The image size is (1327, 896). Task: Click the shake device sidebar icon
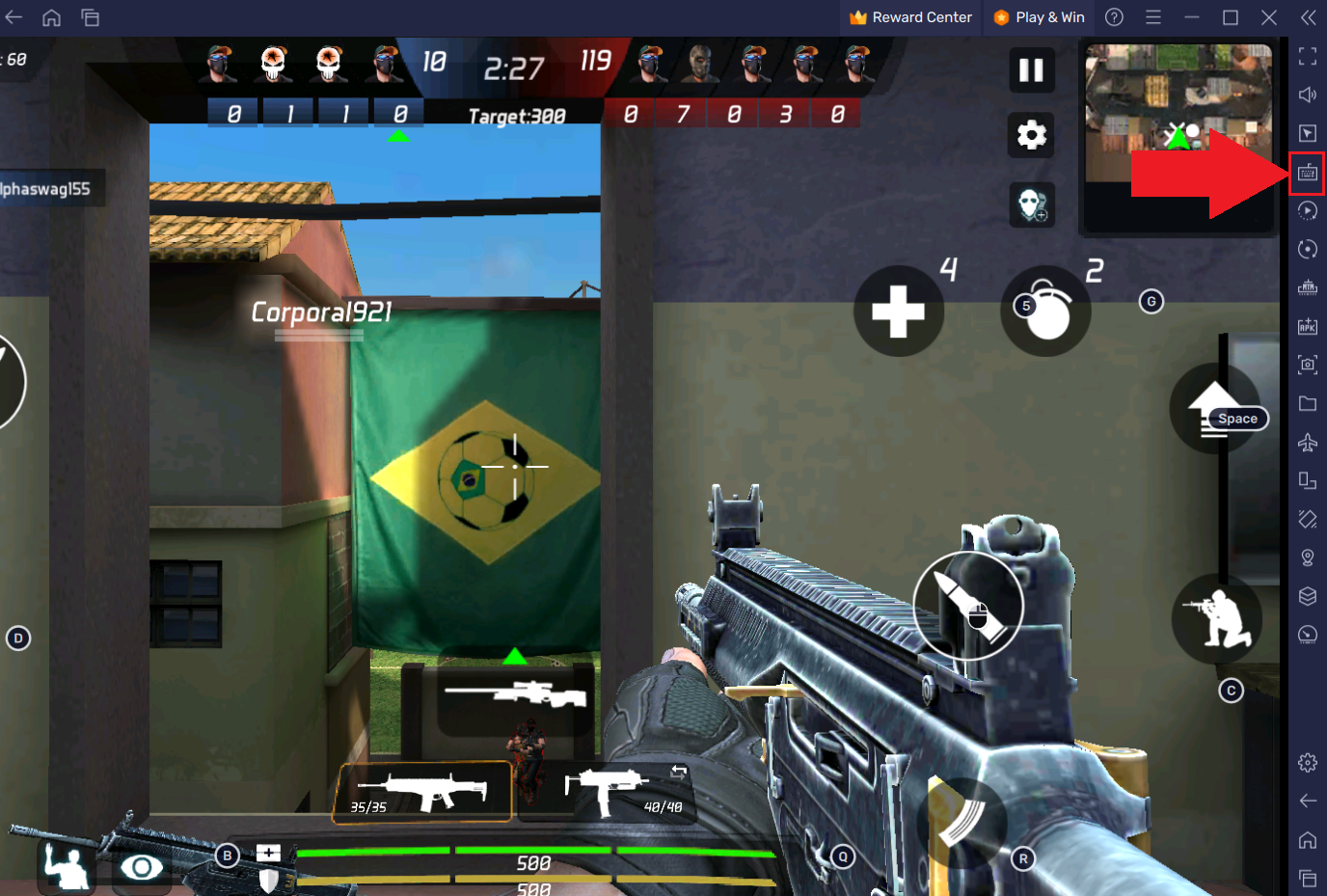pos(1308,519)
